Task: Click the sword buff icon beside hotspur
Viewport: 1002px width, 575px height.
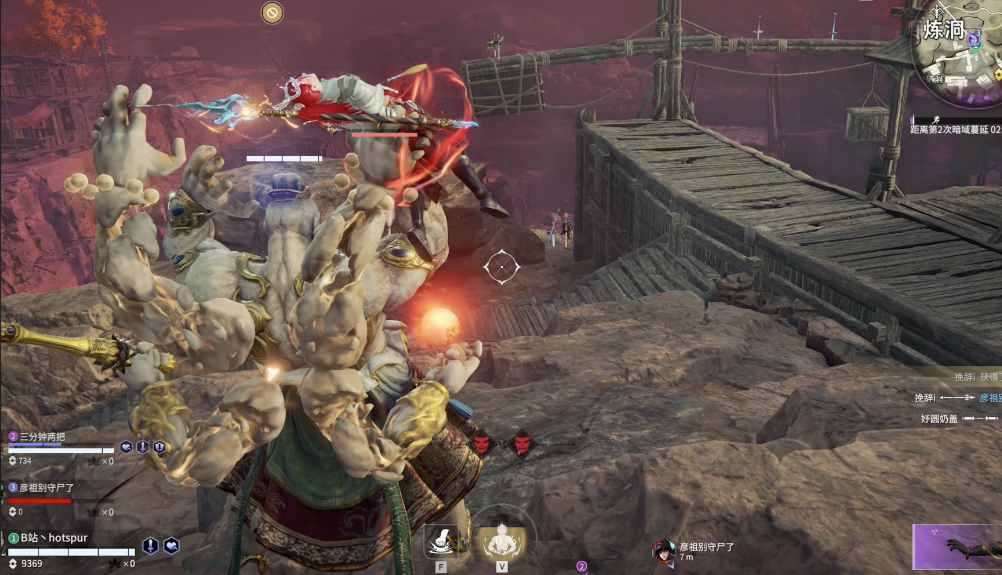Action: click(x=150, y=545)
